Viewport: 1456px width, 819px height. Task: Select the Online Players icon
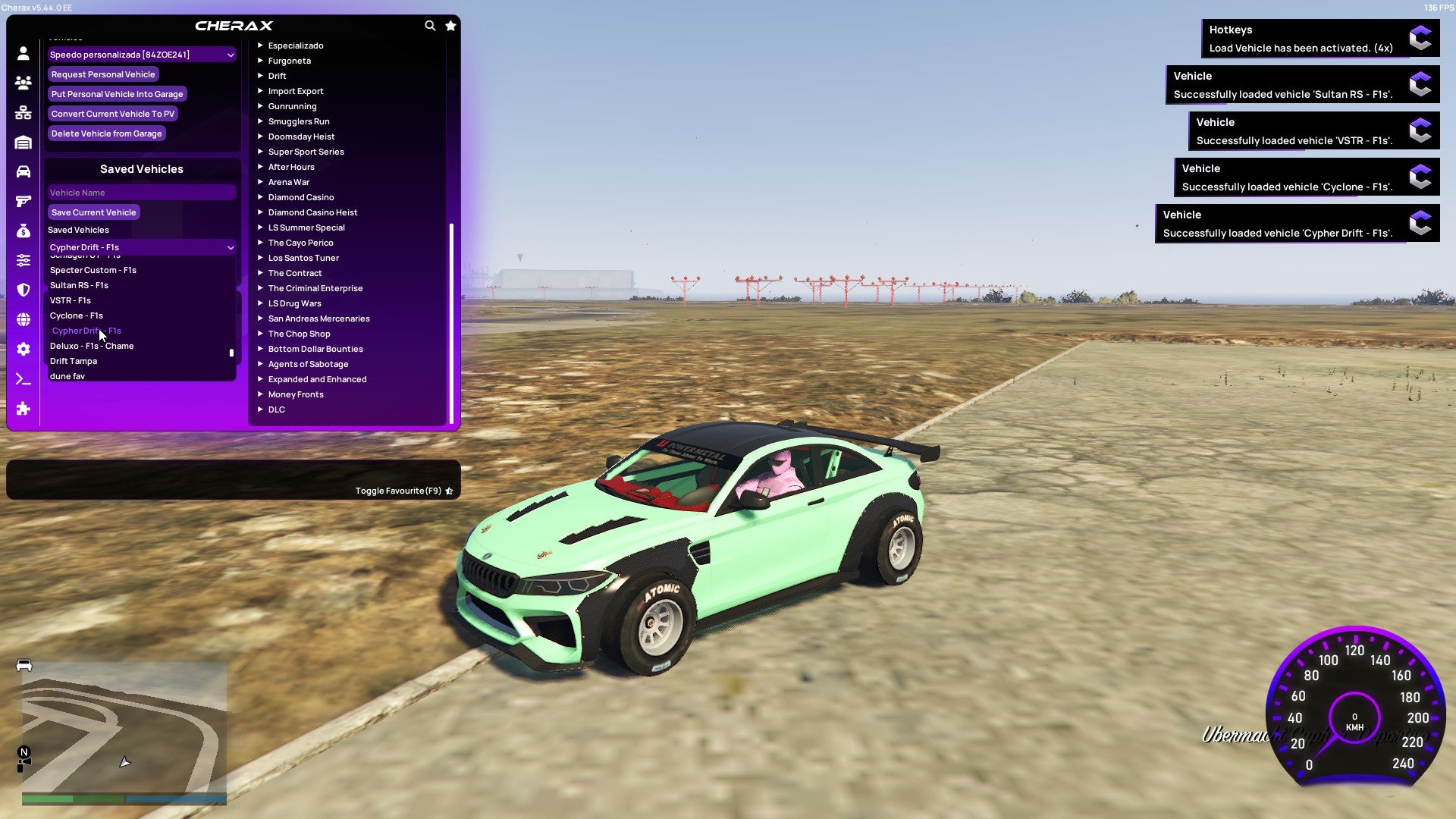coord(23,83)
